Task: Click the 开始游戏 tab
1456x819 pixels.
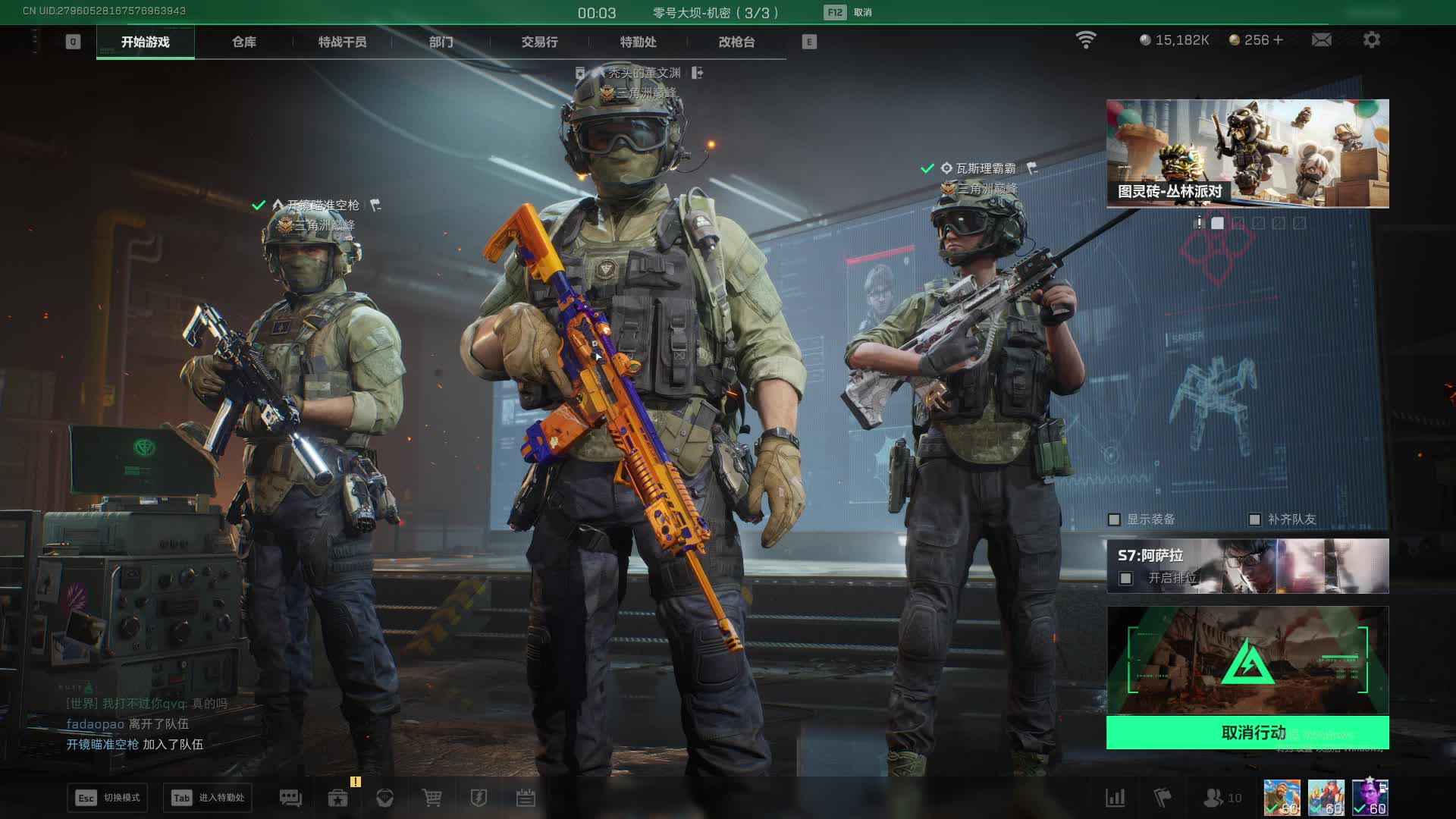Action: pos(145,42)
